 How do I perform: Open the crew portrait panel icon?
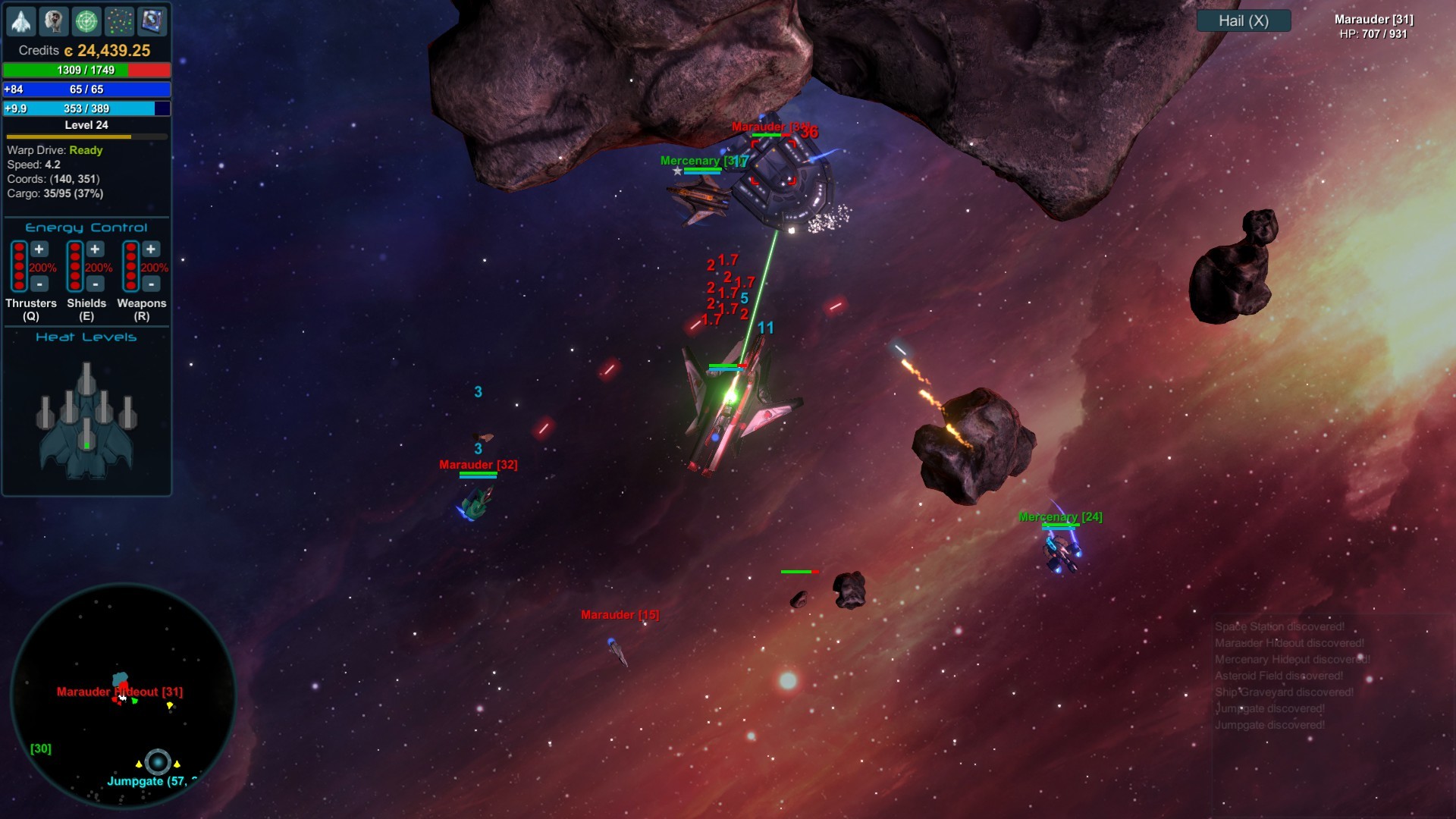tap(54, 21)
